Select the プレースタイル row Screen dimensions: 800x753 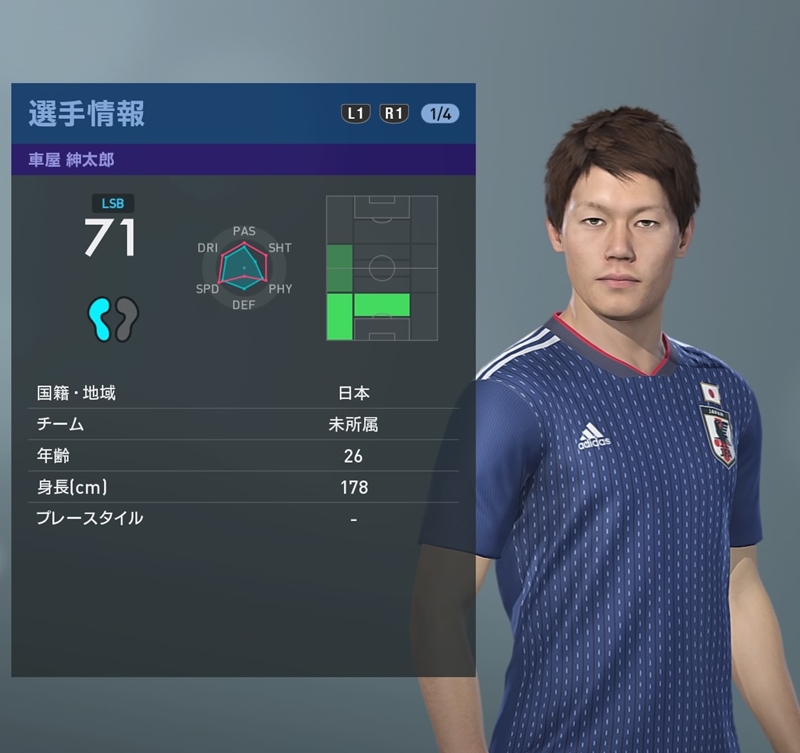(243, 518)
